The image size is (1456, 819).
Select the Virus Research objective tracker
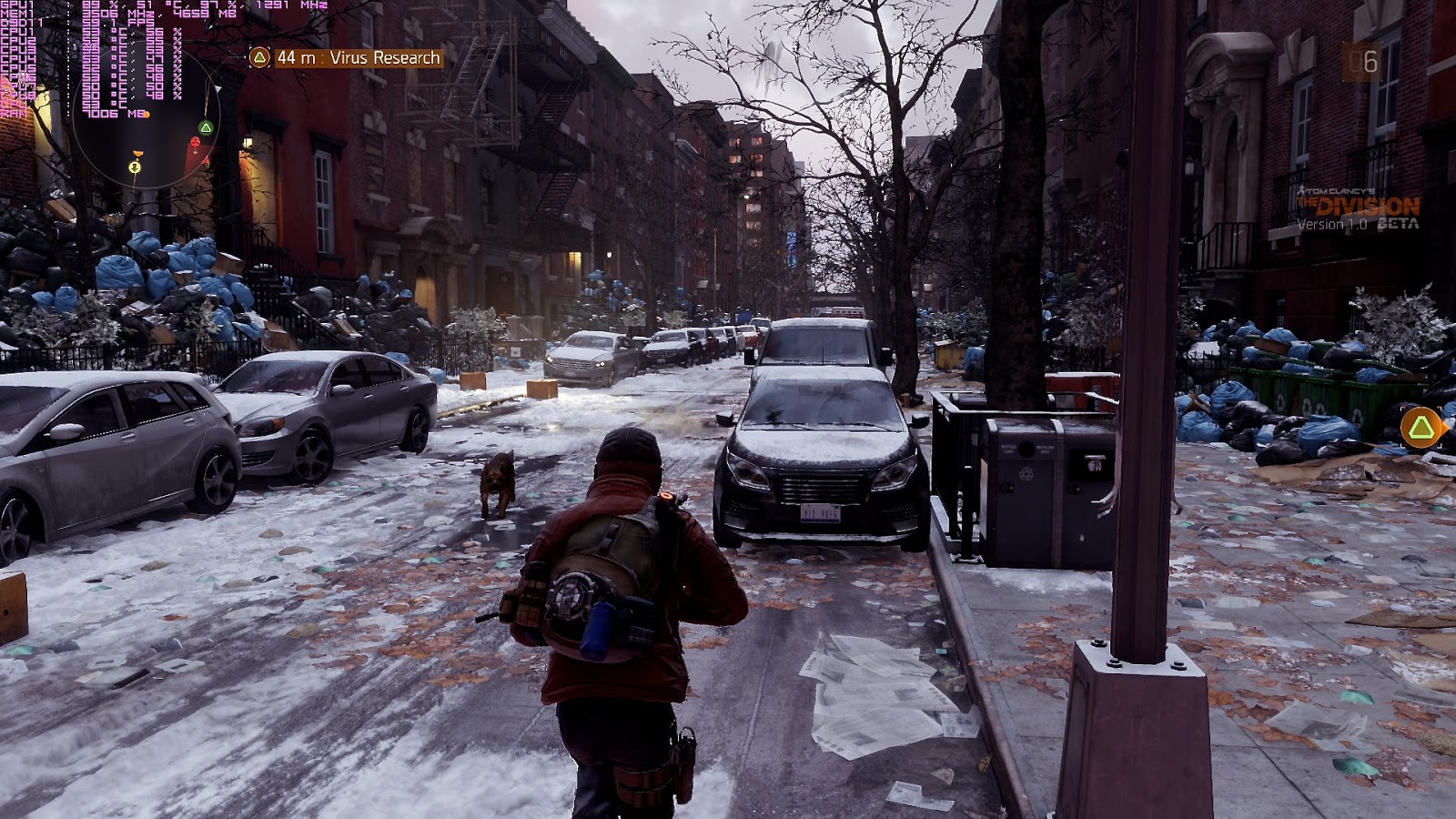point(346,57)
